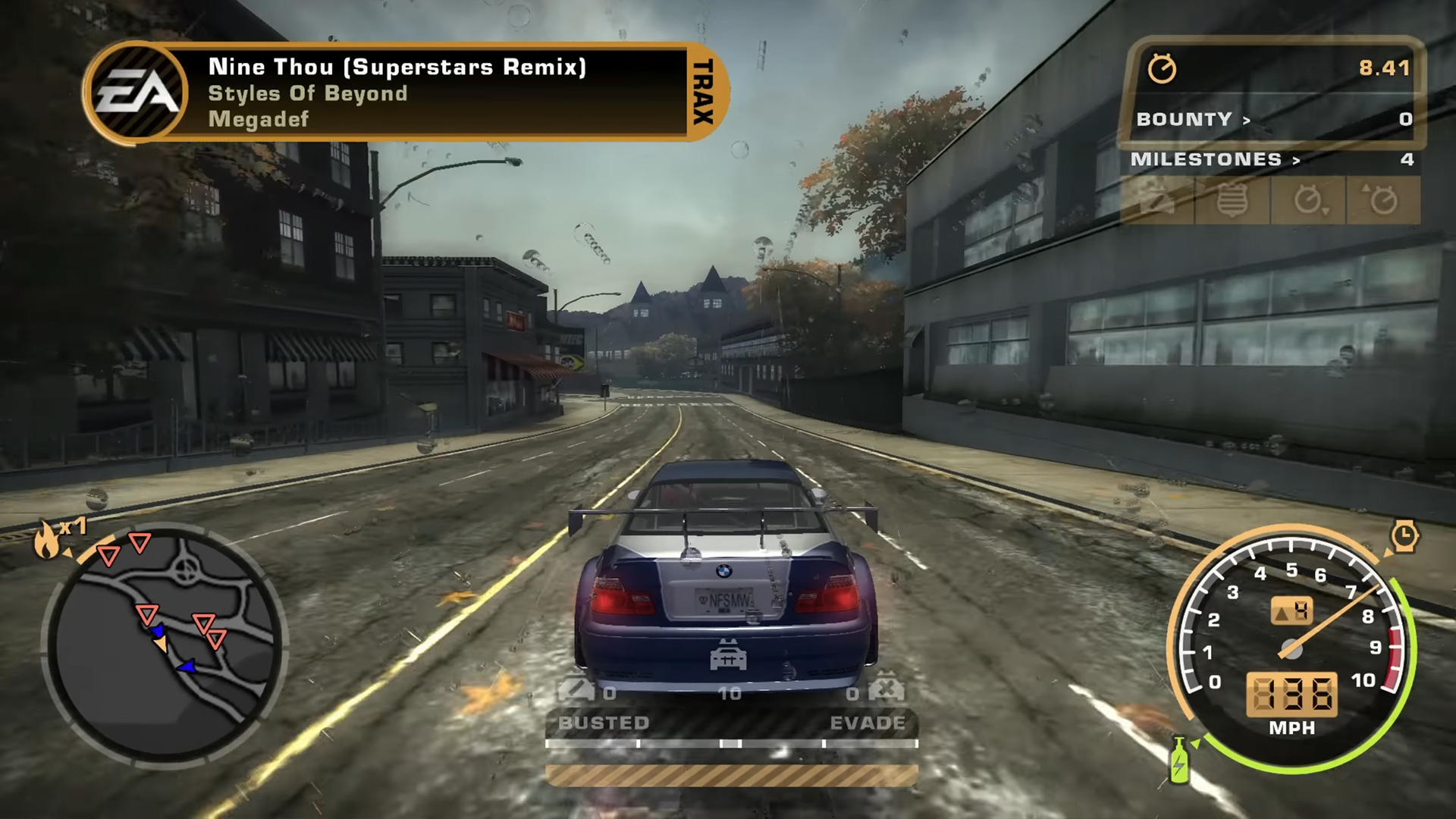Open the minimap
The height and width of the screenshot is (819, 1456).
(x=164, y=646)
